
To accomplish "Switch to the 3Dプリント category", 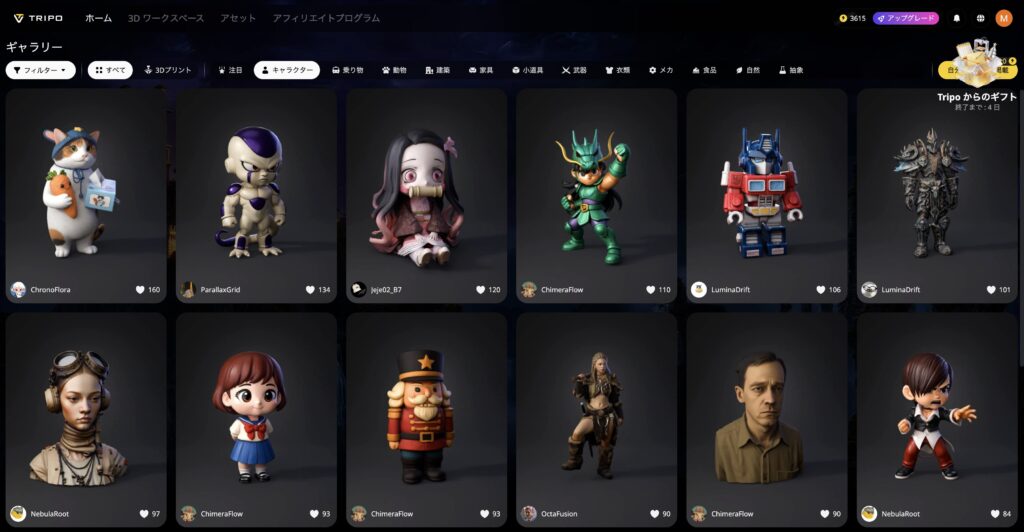I will click(168, 70).
